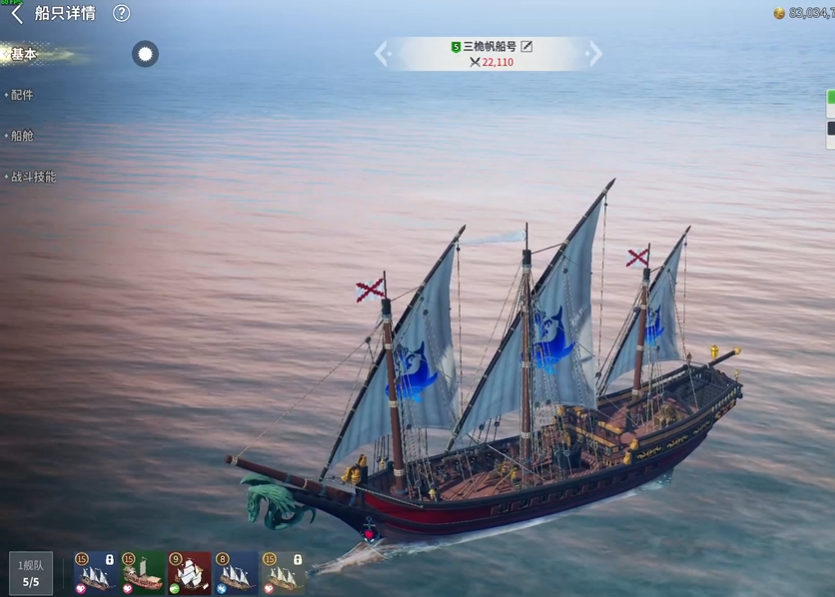The height and width of the screenshot is (597, 835).
Task: Choose the red-background level 9 ship
Action: pos(190,574)
